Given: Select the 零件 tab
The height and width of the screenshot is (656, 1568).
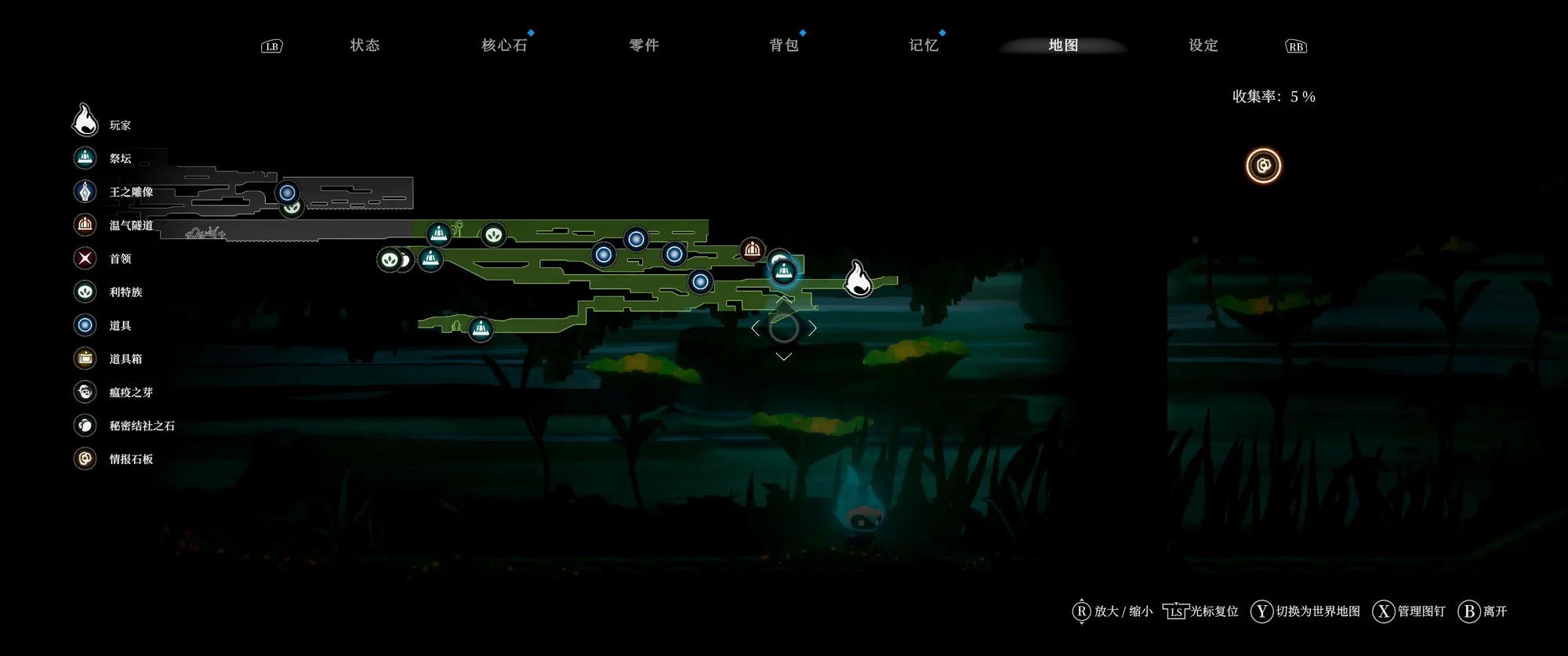Looking at the screenshot, I should (644, 45).
